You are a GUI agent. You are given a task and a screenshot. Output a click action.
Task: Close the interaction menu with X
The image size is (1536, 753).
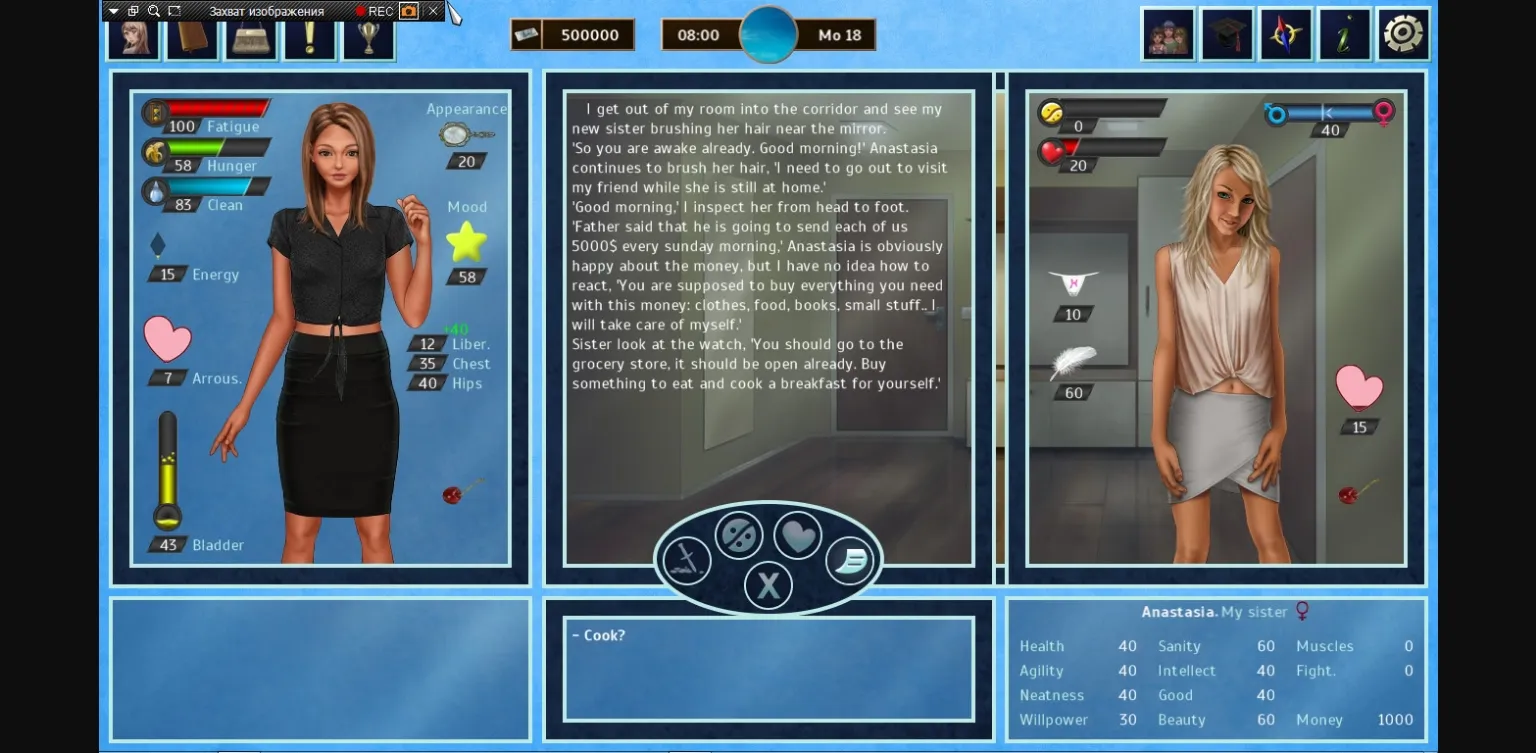pos(768,585)
